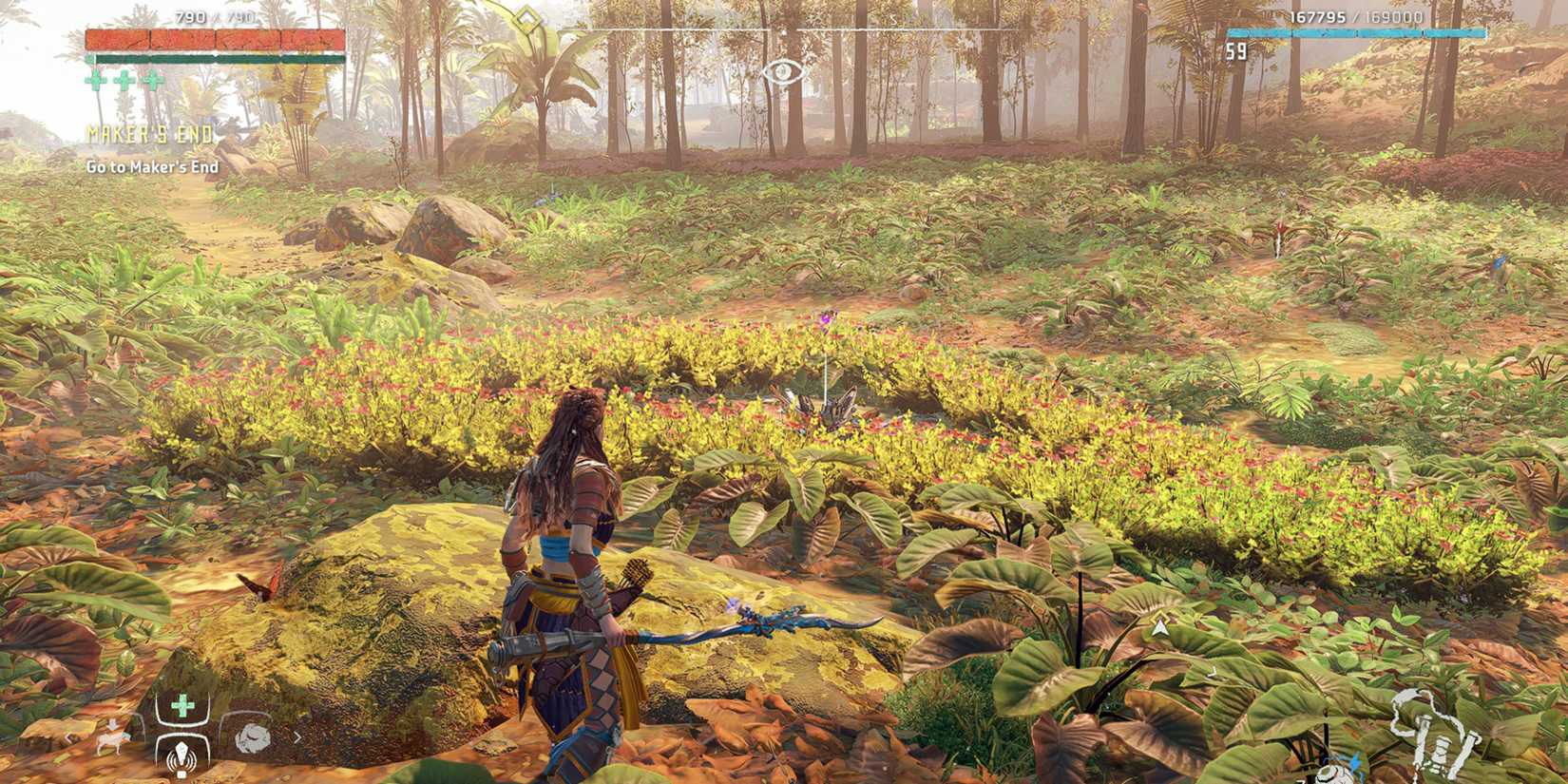The height and width of the screenshot is (784, 1568).
Task: Toggle the second green potion cross
Action: click(124, 81)
